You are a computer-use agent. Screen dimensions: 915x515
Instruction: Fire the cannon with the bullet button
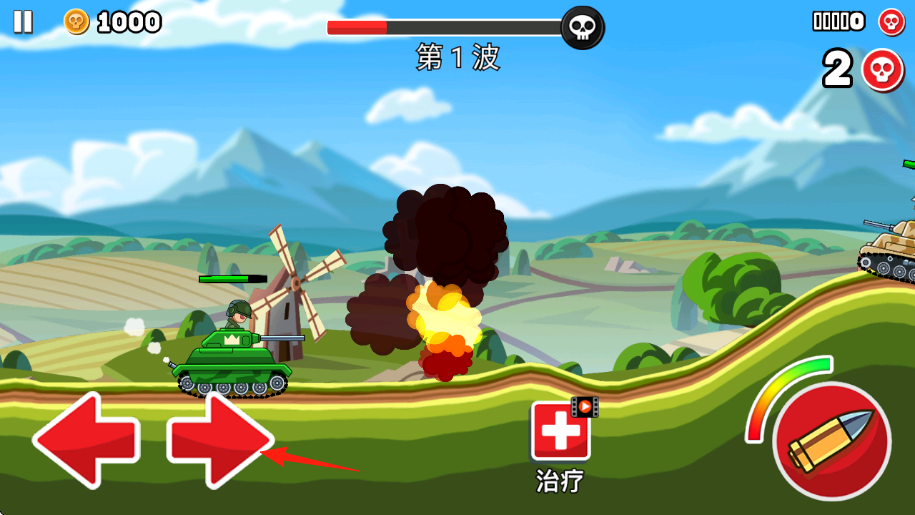(831, 441)
